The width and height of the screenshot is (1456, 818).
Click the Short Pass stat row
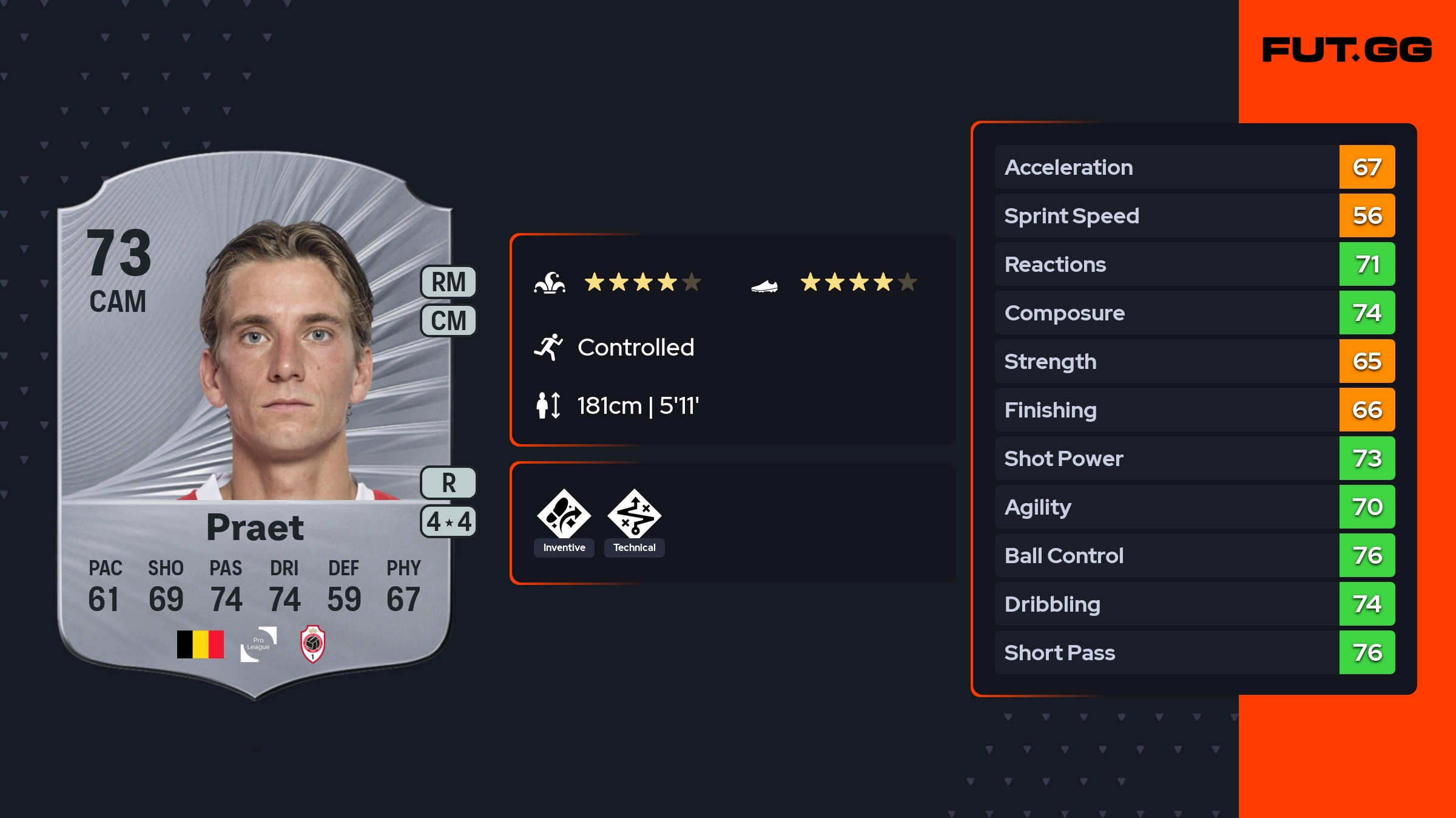point(1194,652)
